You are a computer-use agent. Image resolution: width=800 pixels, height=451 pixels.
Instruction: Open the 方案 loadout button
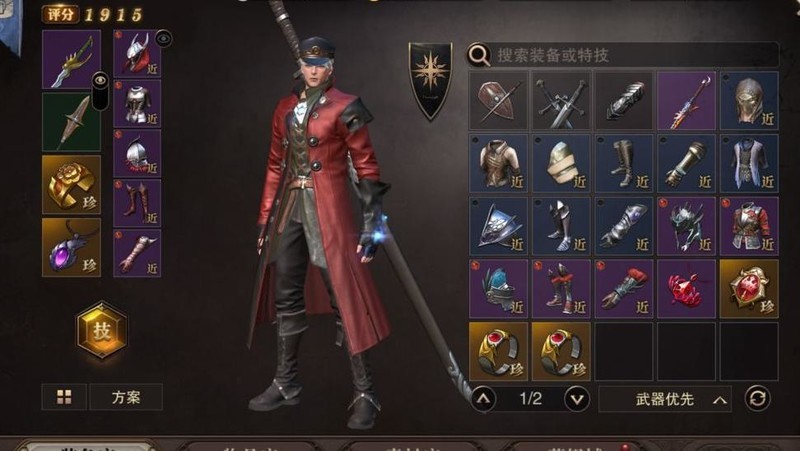[126, 397]
